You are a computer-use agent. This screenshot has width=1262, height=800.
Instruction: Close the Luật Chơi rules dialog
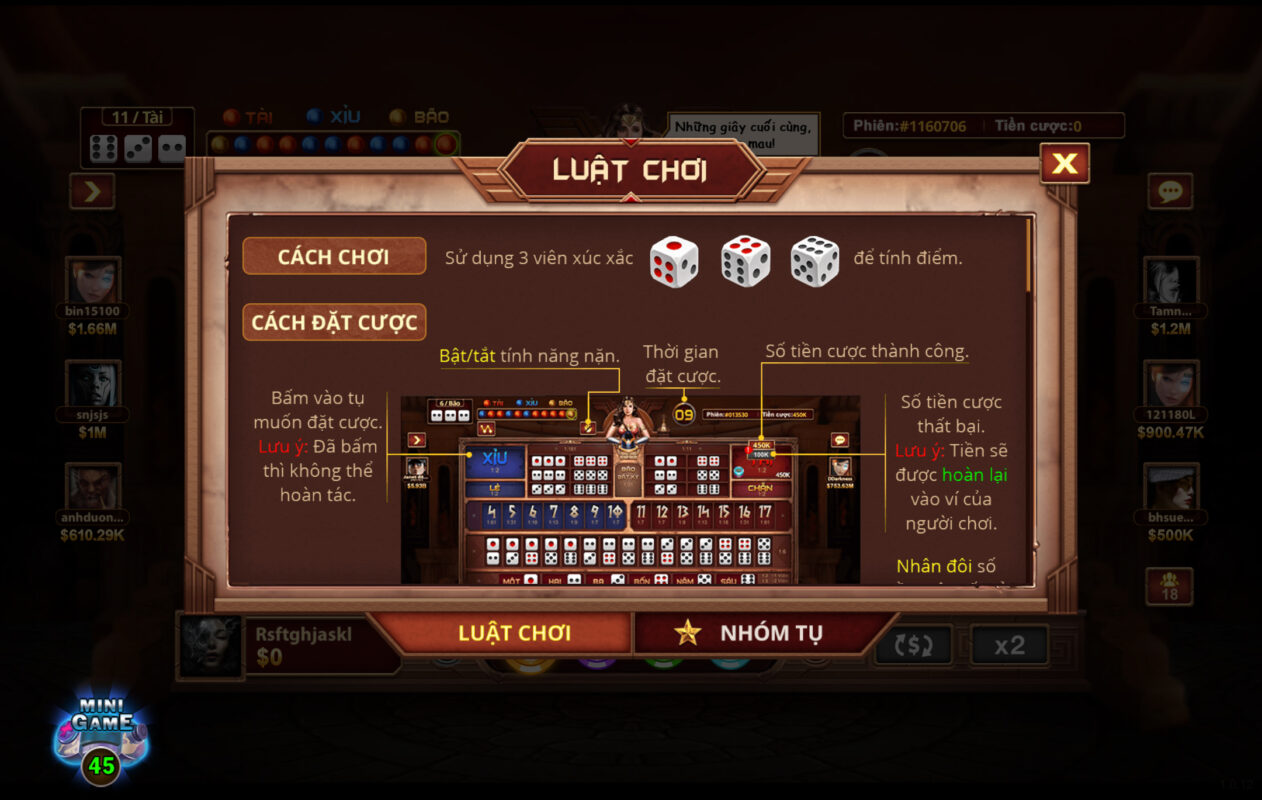pyautogui.click(x=1064, y=164)
